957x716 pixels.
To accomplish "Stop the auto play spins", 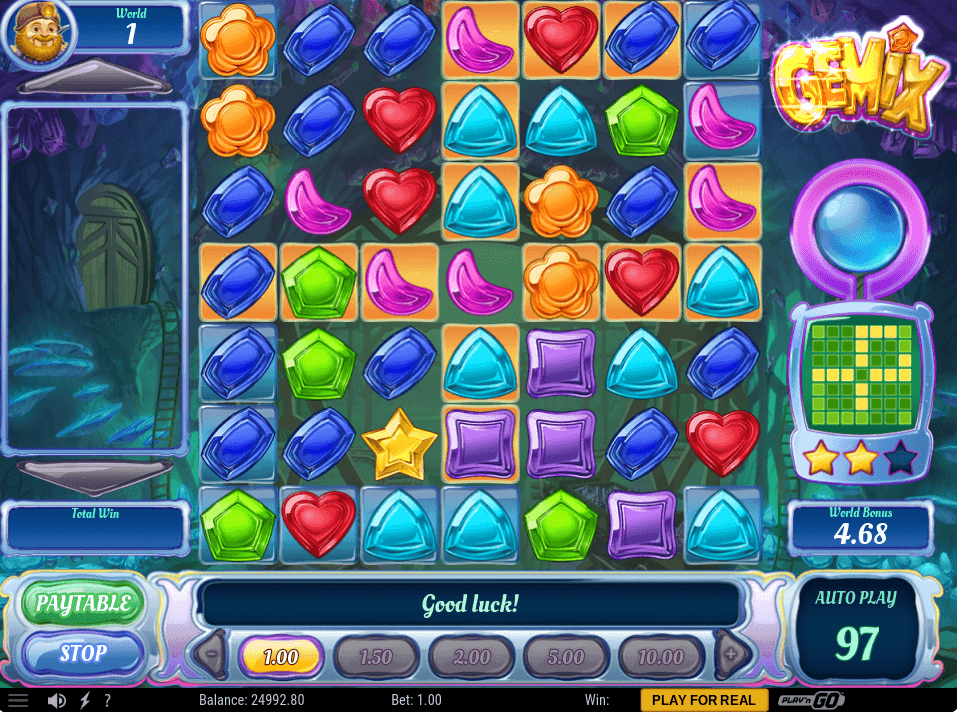I will [83, 654].
